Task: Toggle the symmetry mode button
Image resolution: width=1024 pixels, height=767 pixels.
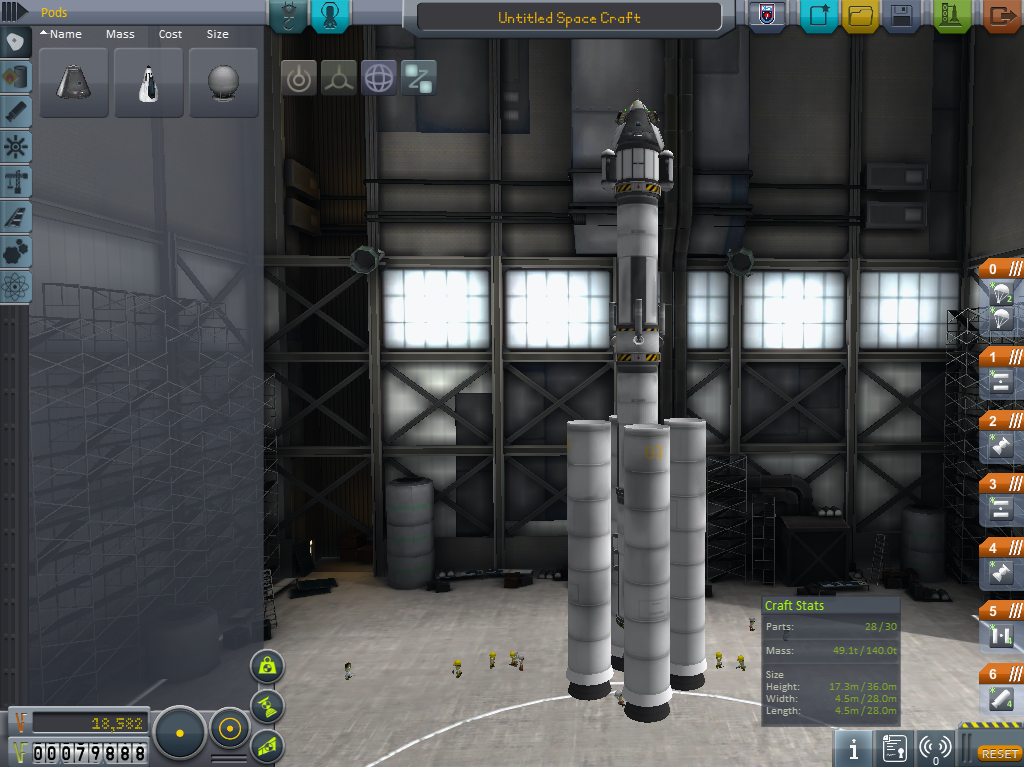Action: (x=180, y=733)
